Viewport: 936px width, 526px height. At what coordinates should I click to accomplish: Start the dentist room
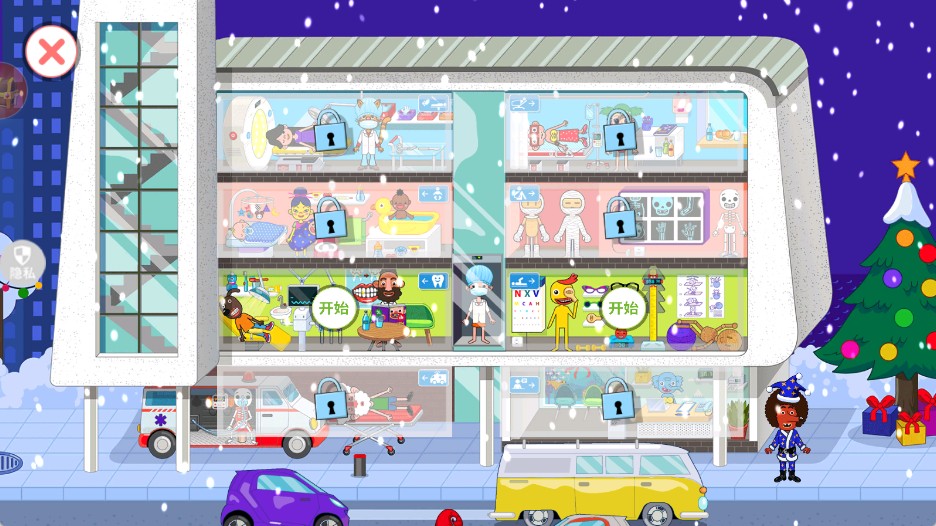(x=333, y=308)
